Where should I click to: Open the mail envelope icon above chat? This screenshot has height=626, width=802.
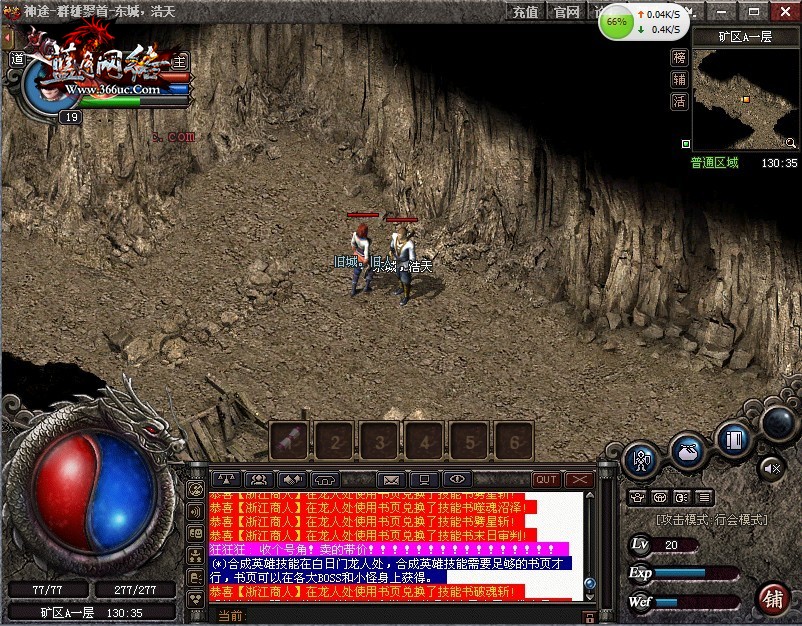click(x=391, y=480)
